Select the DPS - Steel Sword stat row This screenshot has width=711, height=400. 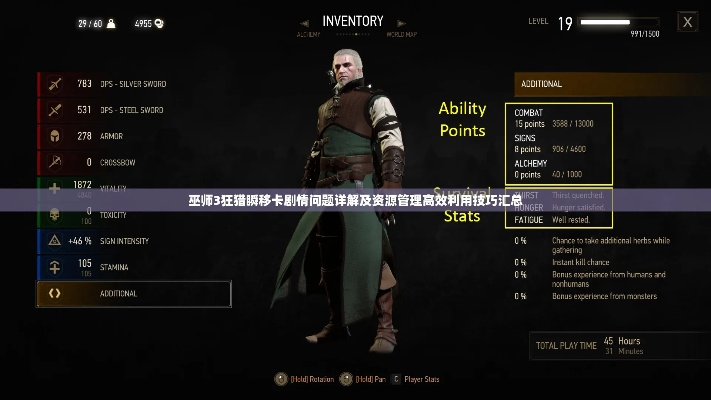(133, 110)
